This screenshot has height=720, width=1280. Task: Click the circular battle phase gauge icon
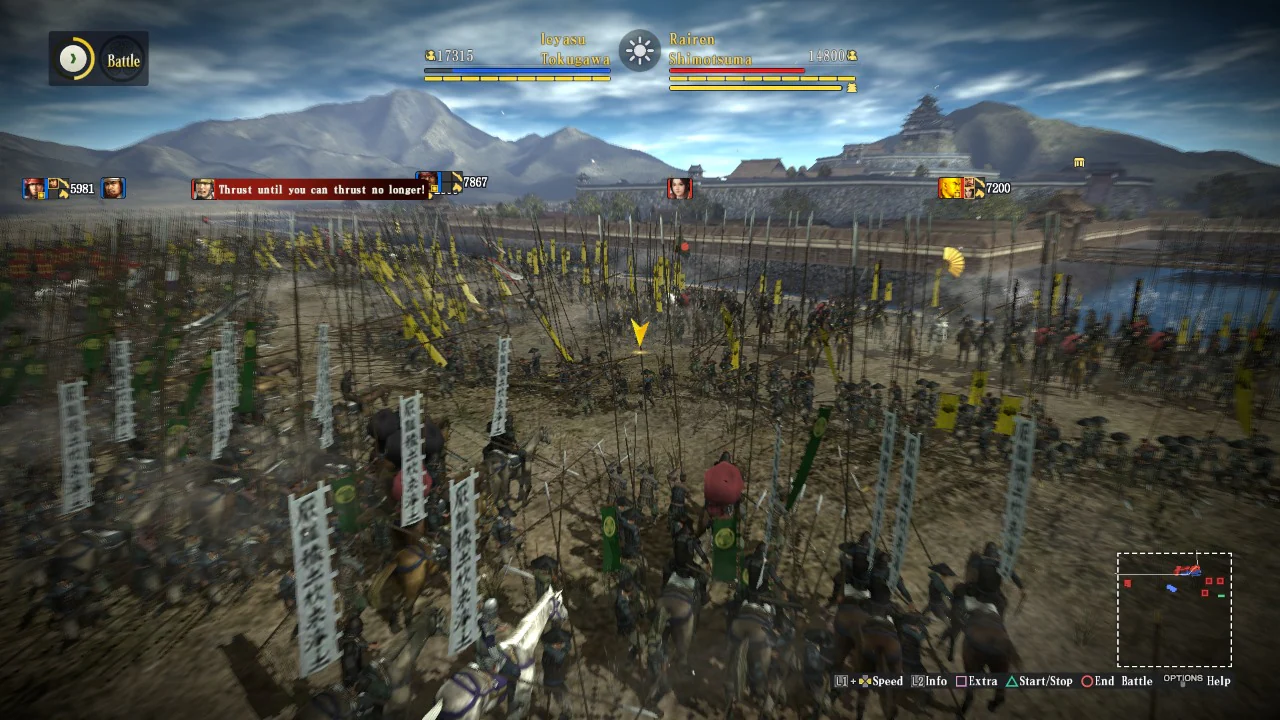(72, 58)
